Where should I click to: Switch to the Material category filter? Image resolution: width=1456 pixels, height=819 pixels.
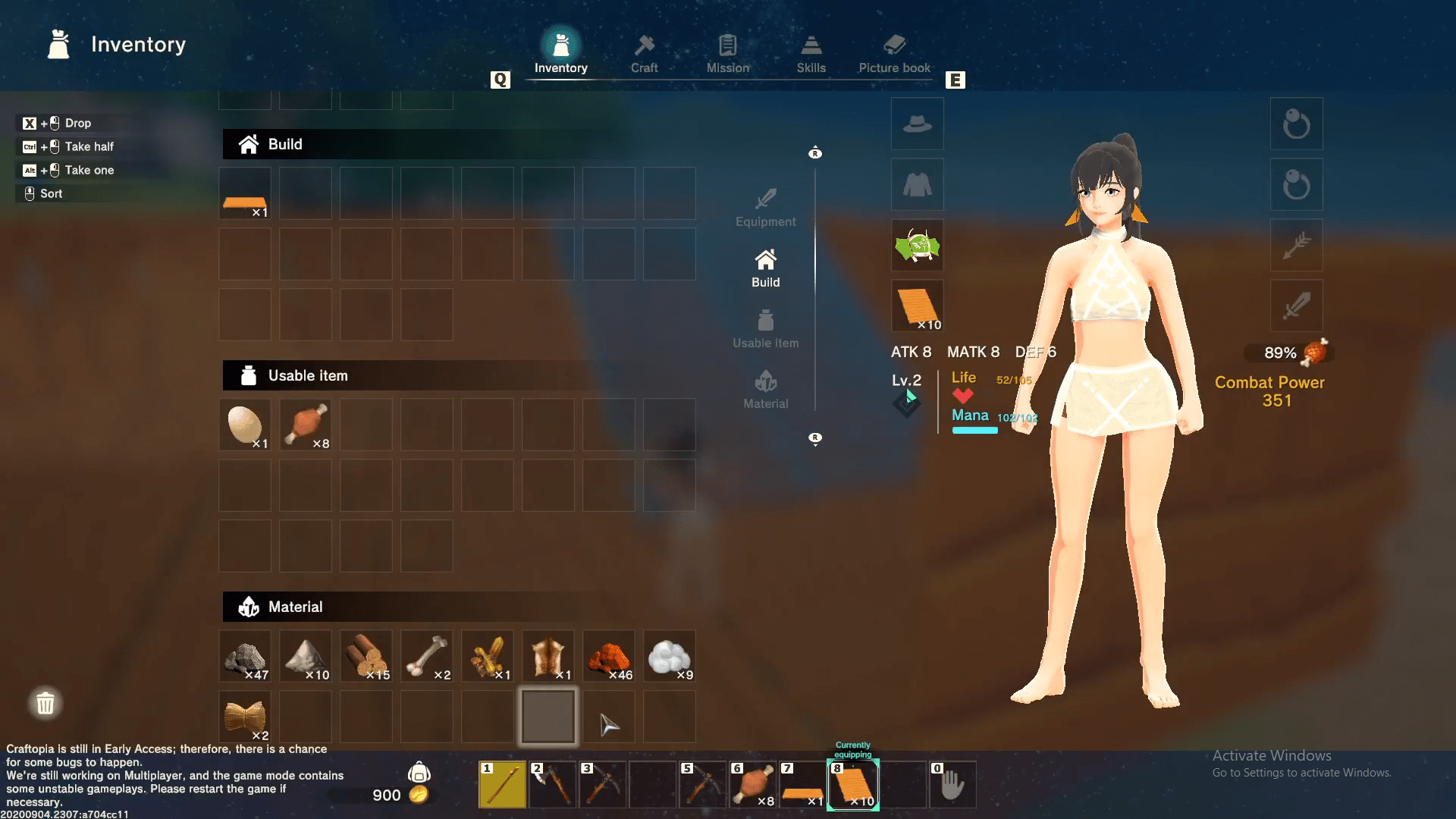tap(765, 389)
